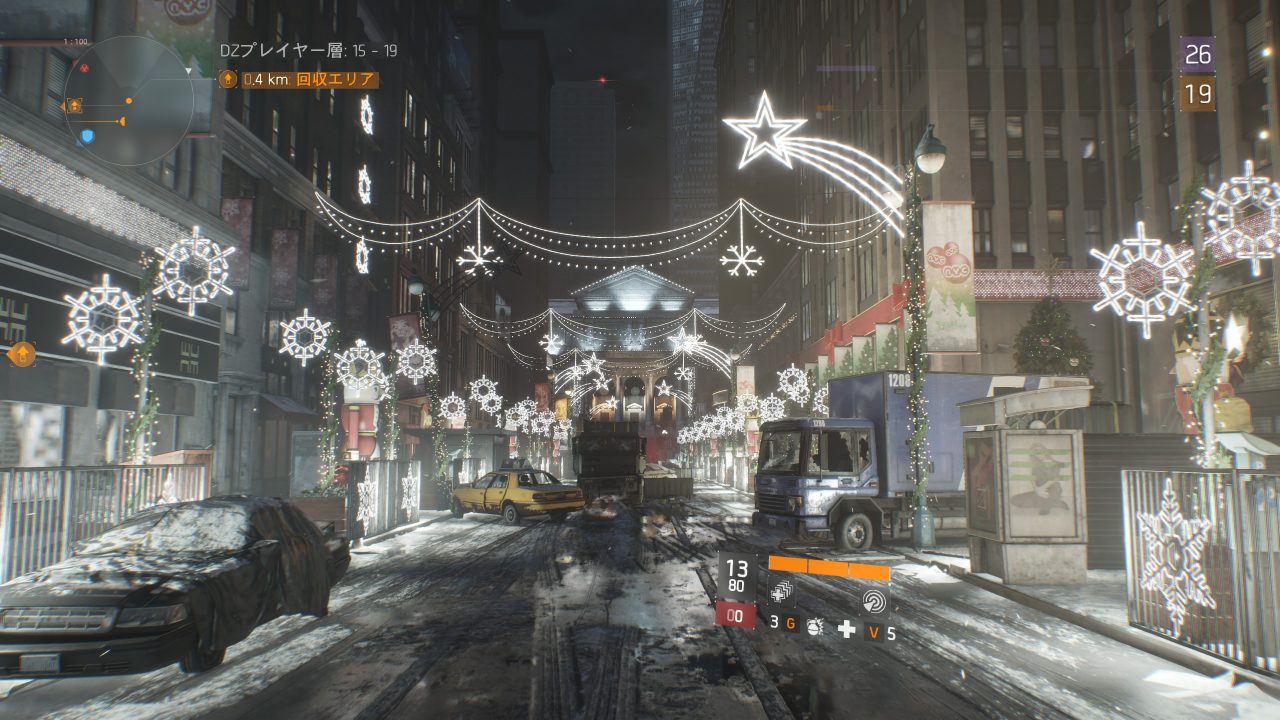Click the blue agent dot on the minimap
1280x720 pixels.
[87, 136]
